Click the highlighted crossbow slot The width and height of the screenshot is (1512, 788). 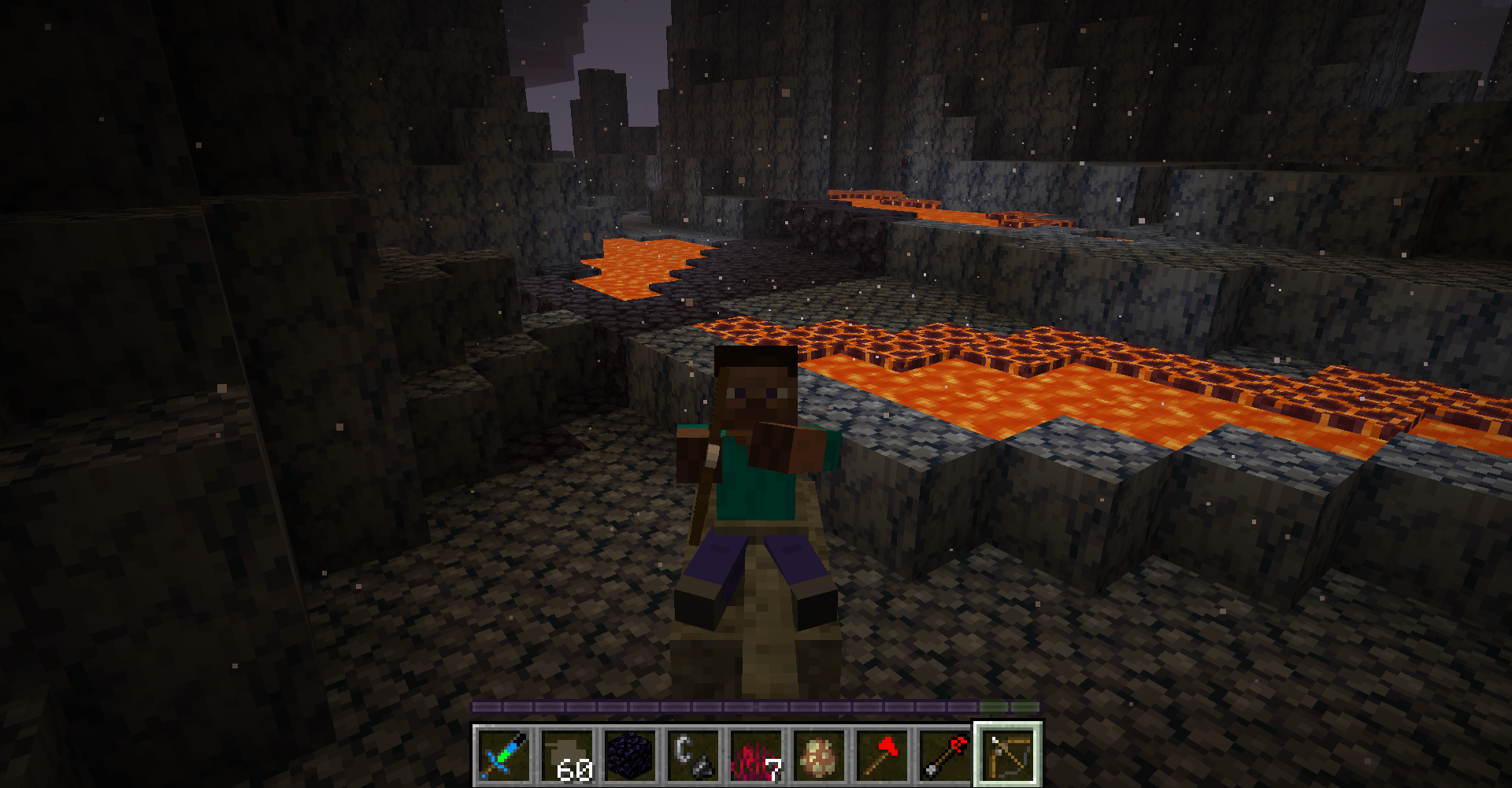coord(1008,756)
